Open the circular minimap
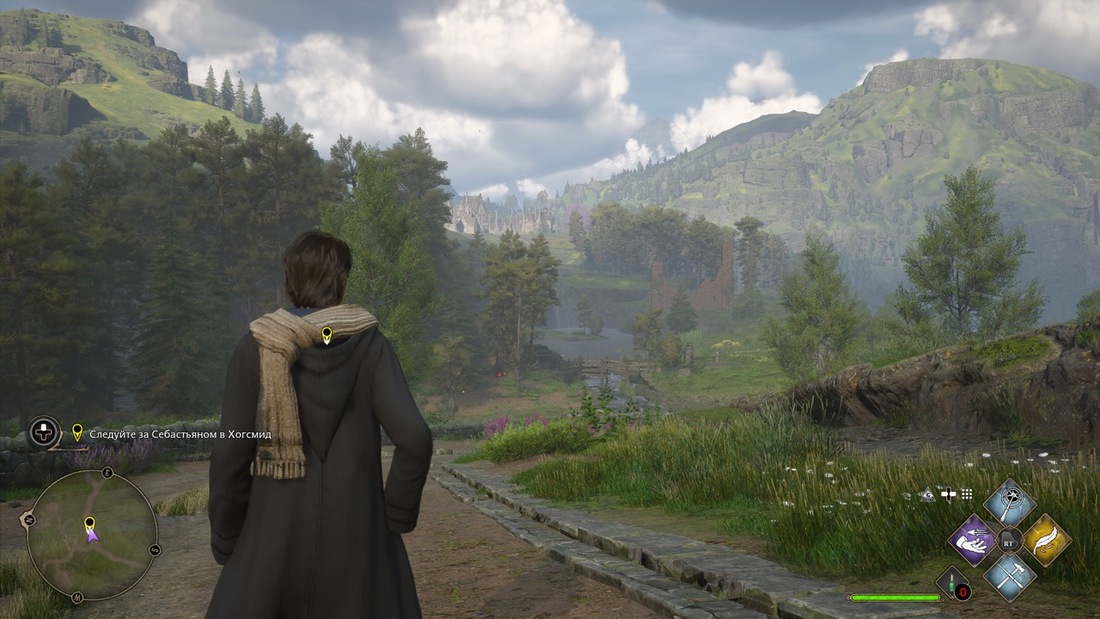 coord(91,534)
